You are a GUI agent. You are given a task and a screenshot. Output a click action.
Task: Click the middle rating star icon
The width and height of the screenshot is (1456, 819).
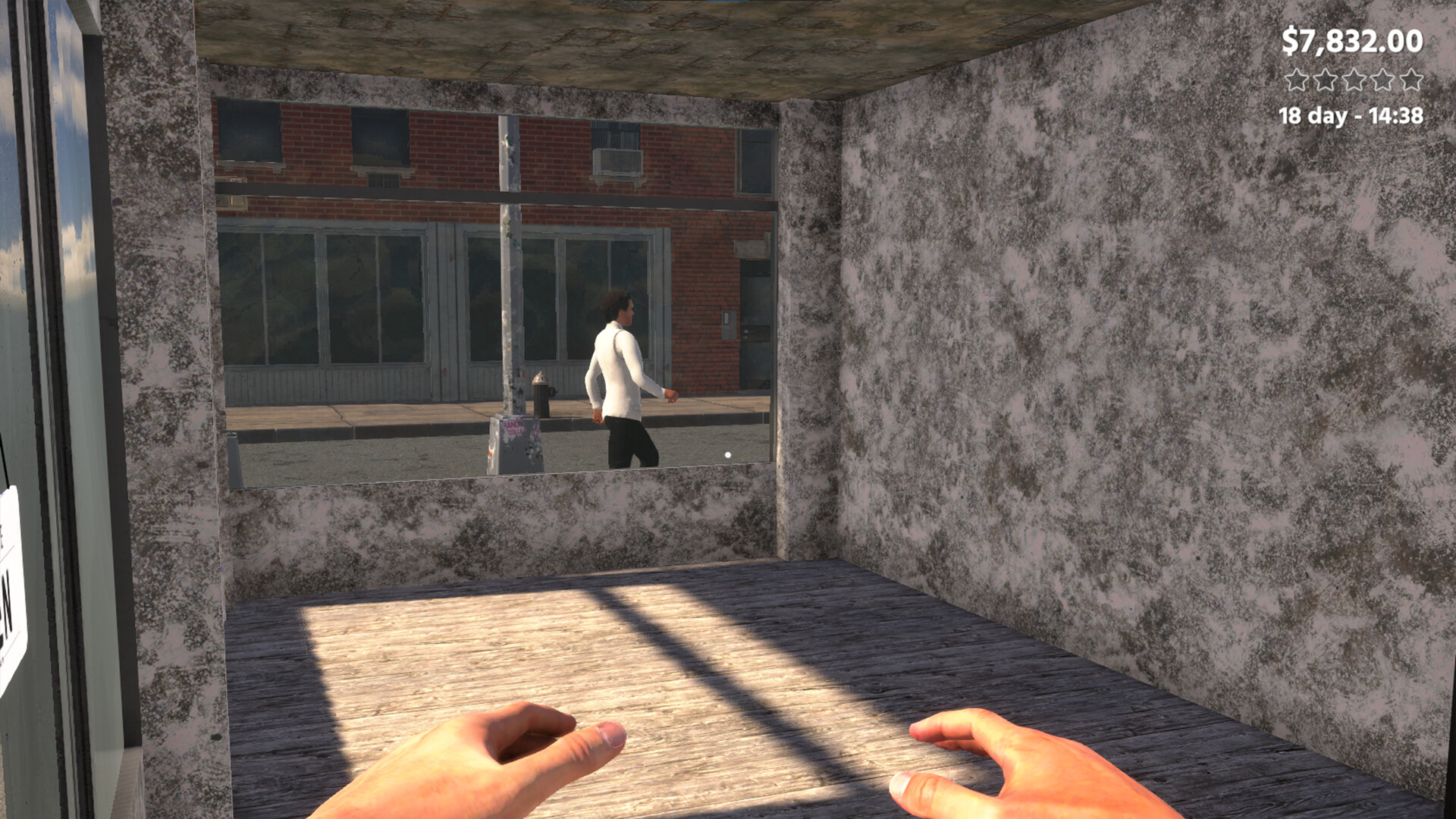click(1354, 80)
